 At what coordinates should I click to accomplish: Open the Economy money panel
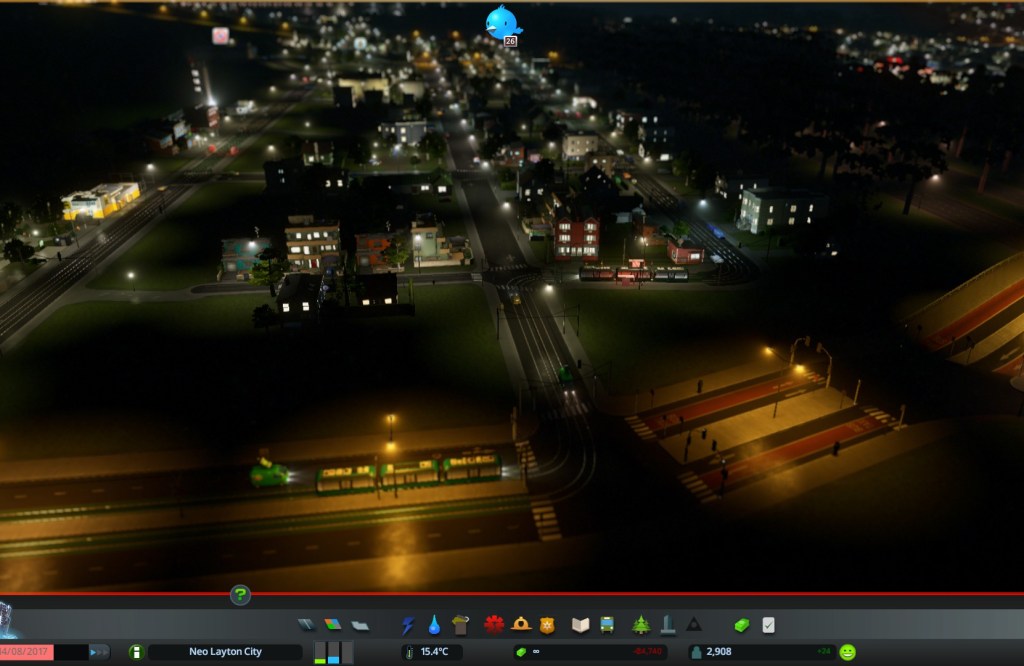(x=742, y=625)
